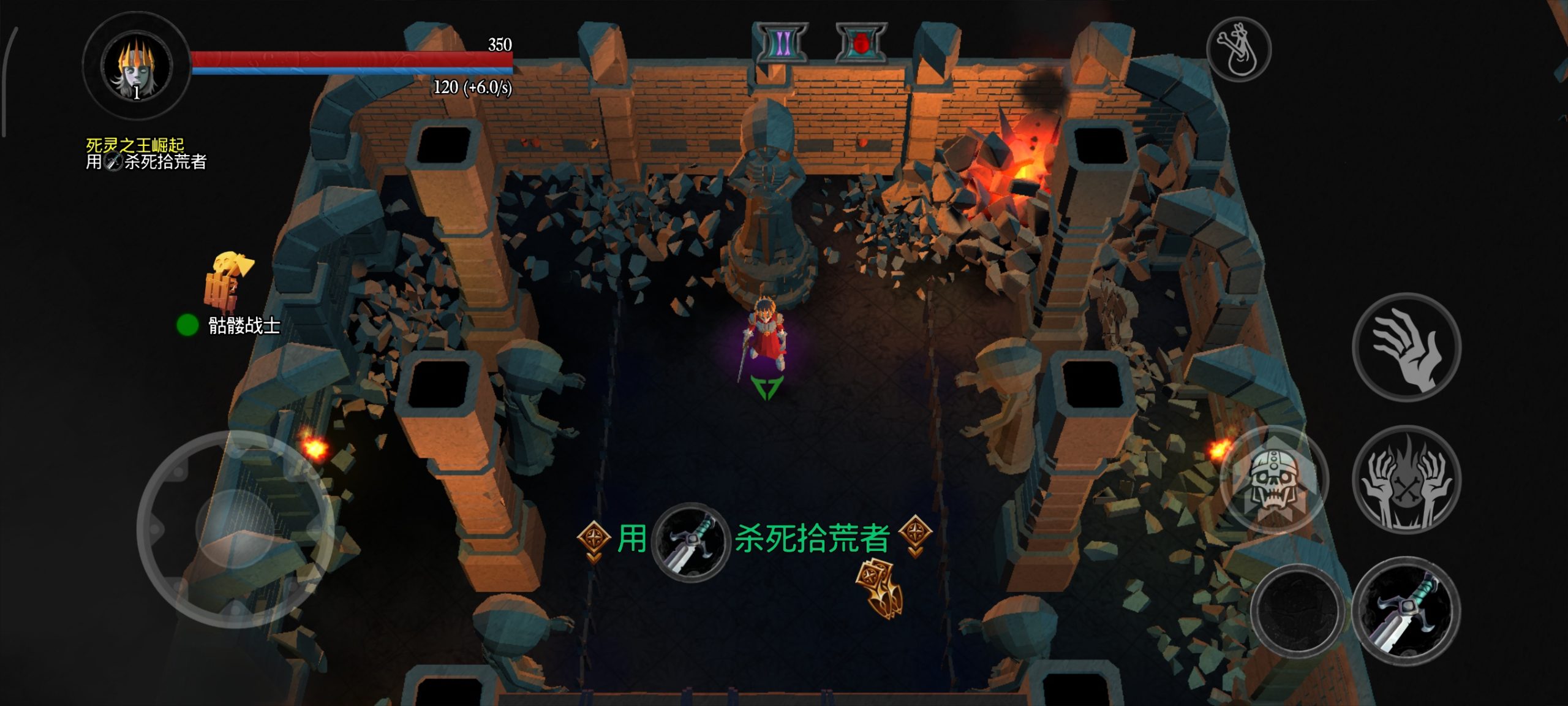This screenshot has height=706, width=1568.
Task: Tap the level 1 badge under the portrait
Action: (x=136, y=94)
